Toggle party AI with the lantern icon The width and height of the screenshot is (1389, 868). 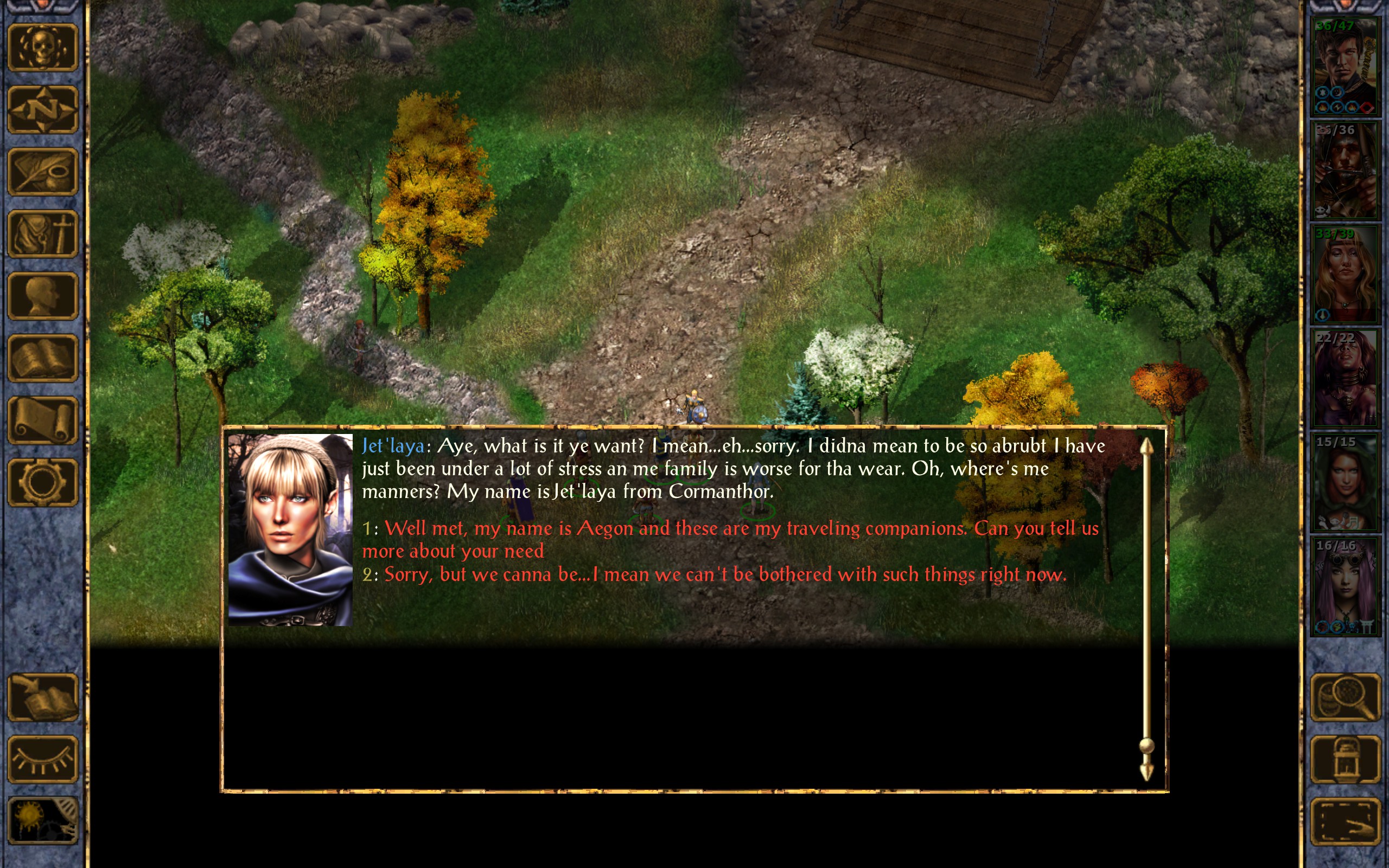tap(1345, 759)
